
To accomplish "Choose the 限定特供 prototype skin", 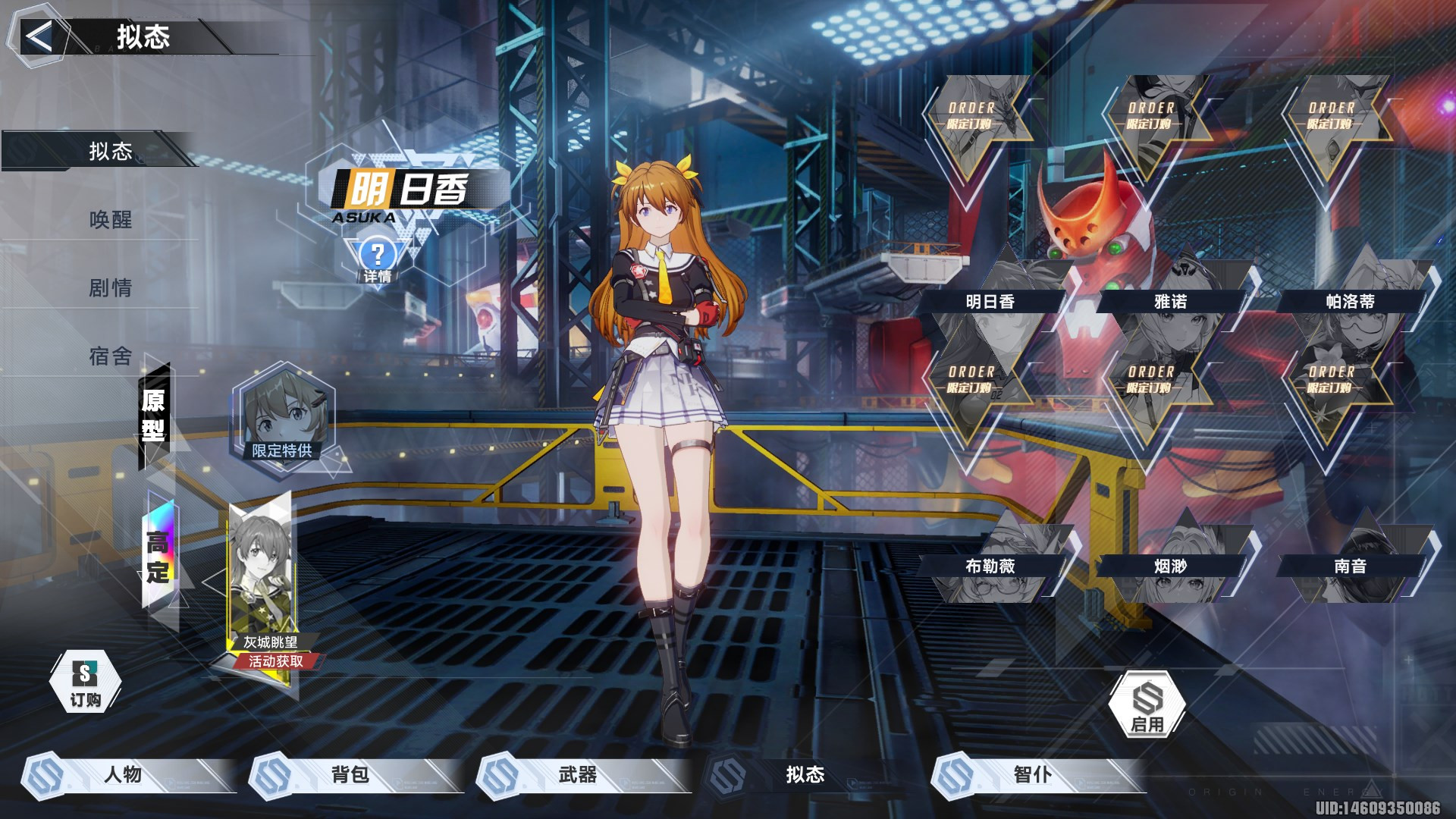I will point(282,416).
